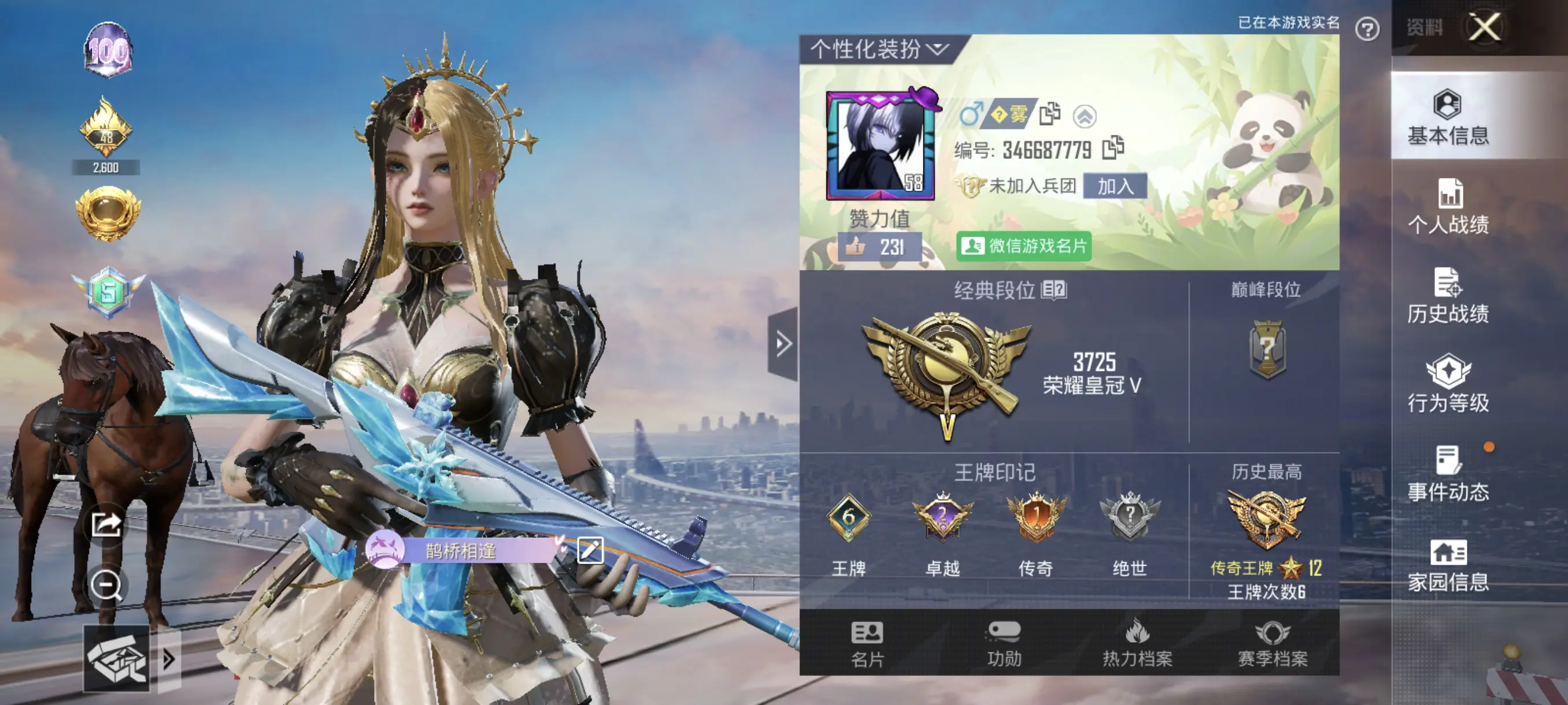The width and height of the screenshot is (1568, 705).
Task: Open the 功勋 section
Action: click(x=1003, y=644)
